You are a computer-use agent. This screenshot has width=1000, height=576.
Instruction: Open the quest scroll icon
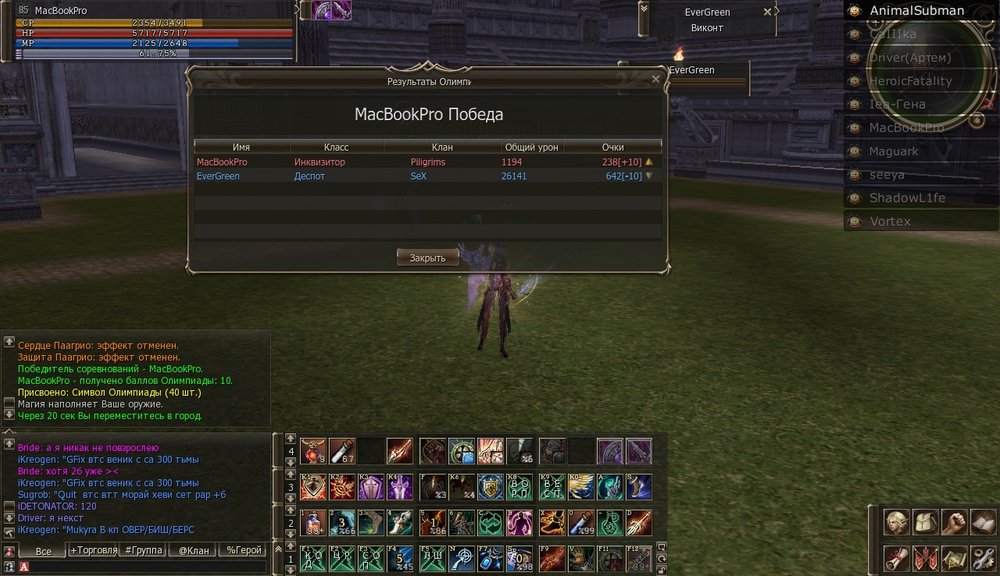[895, 558]
